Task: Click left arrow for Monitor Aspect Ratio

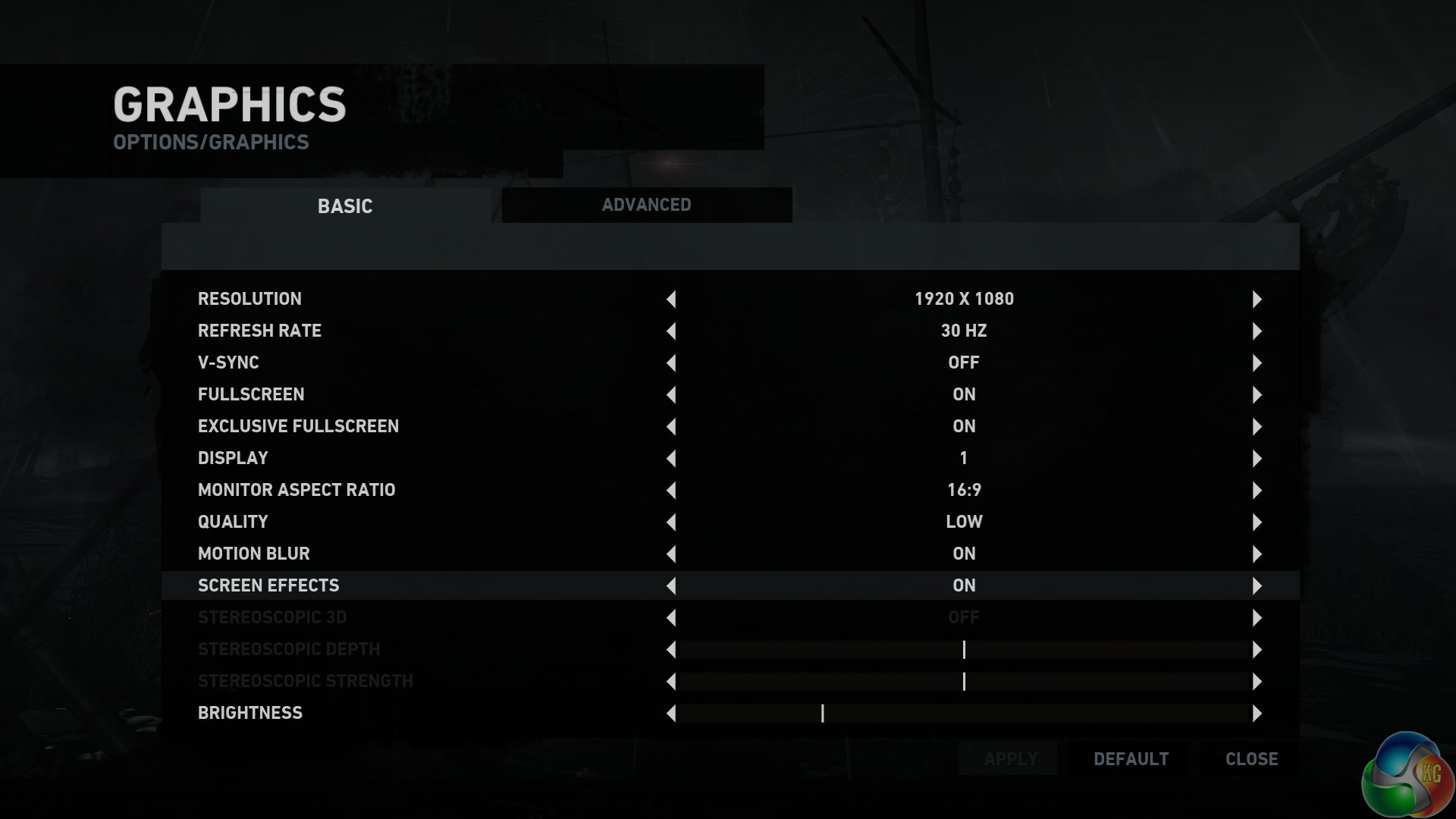Action: tap(671, 491)
